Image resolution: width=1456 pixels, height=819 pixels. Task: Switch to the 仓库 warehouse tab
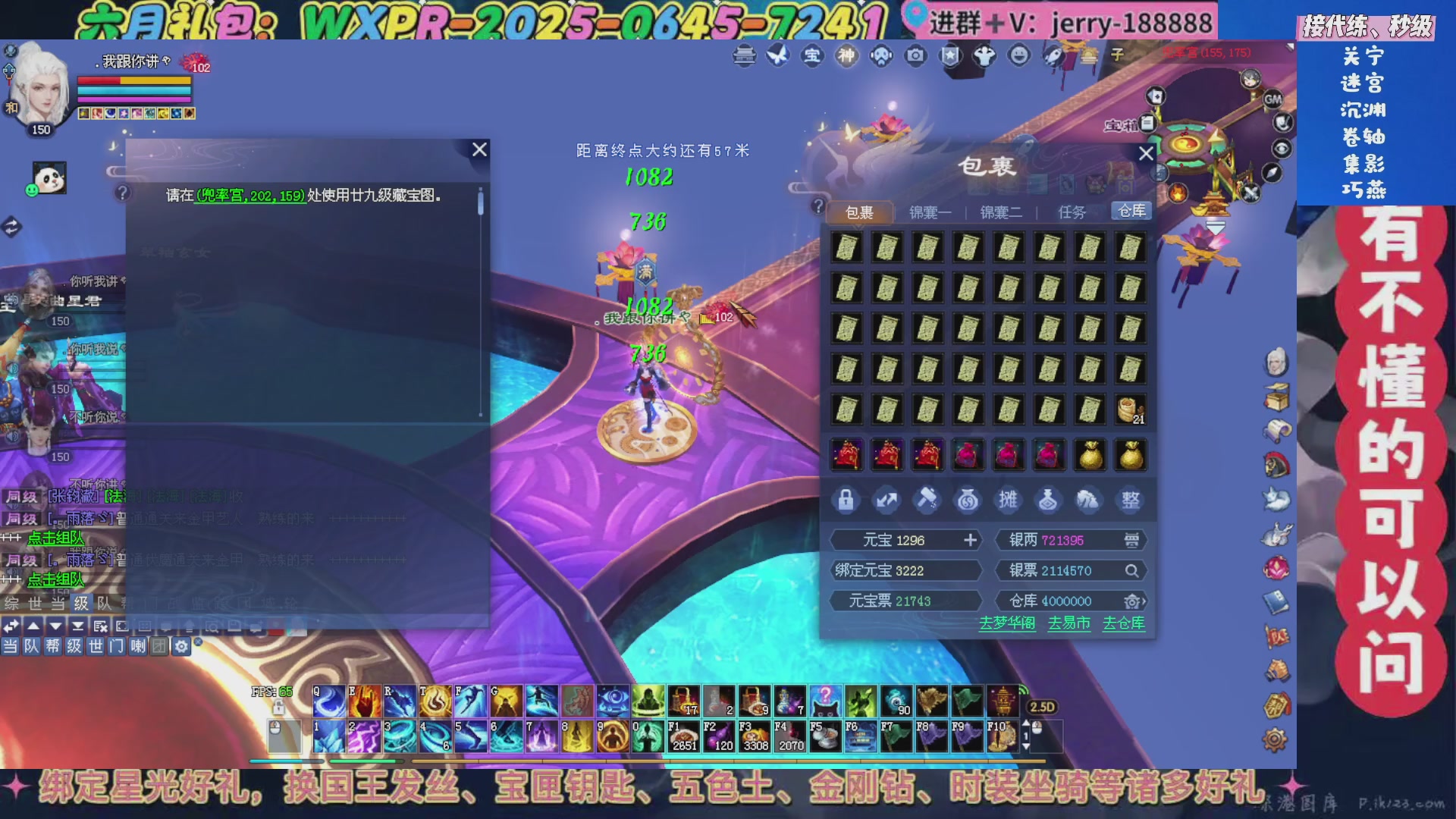(1133, 211)
